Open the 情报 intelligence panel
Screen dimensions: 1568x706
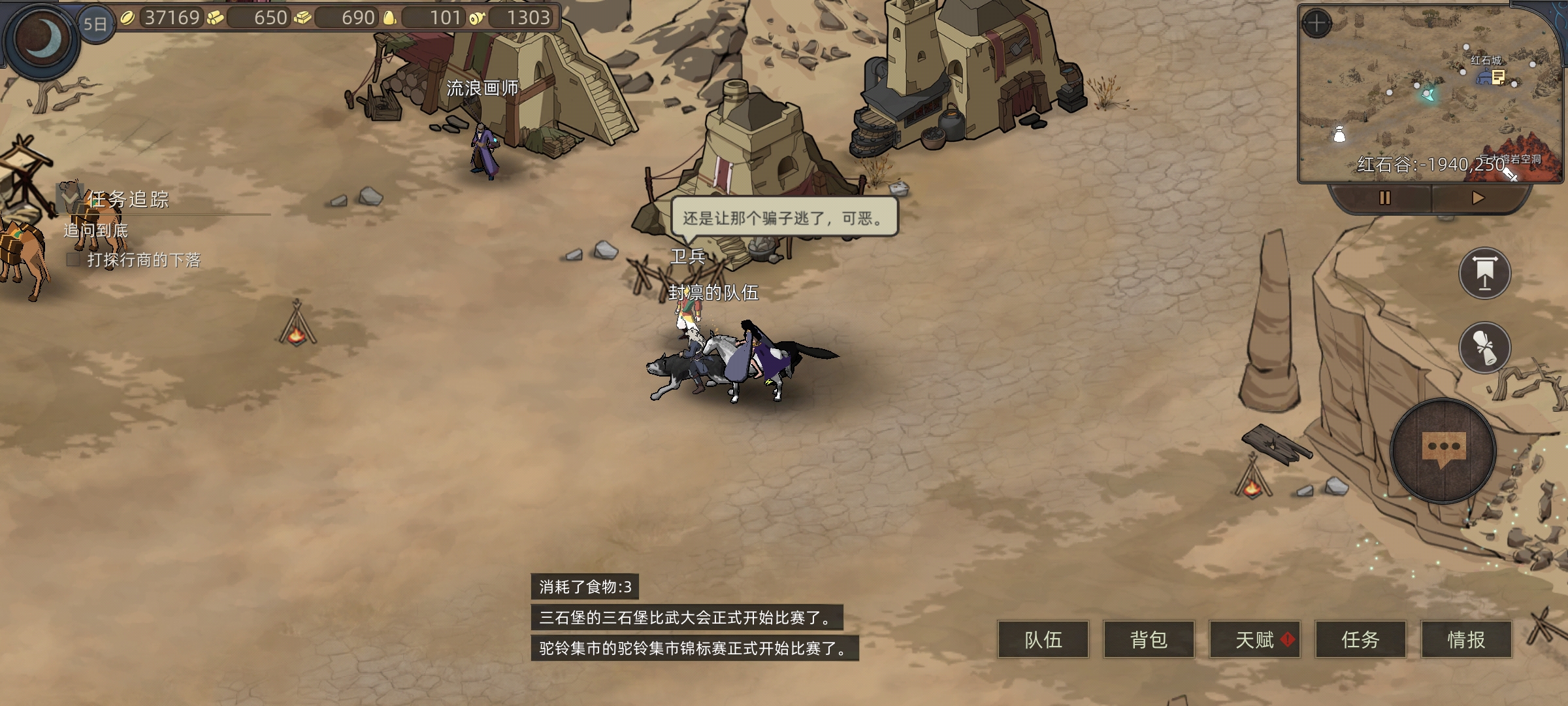(1466, 639)
